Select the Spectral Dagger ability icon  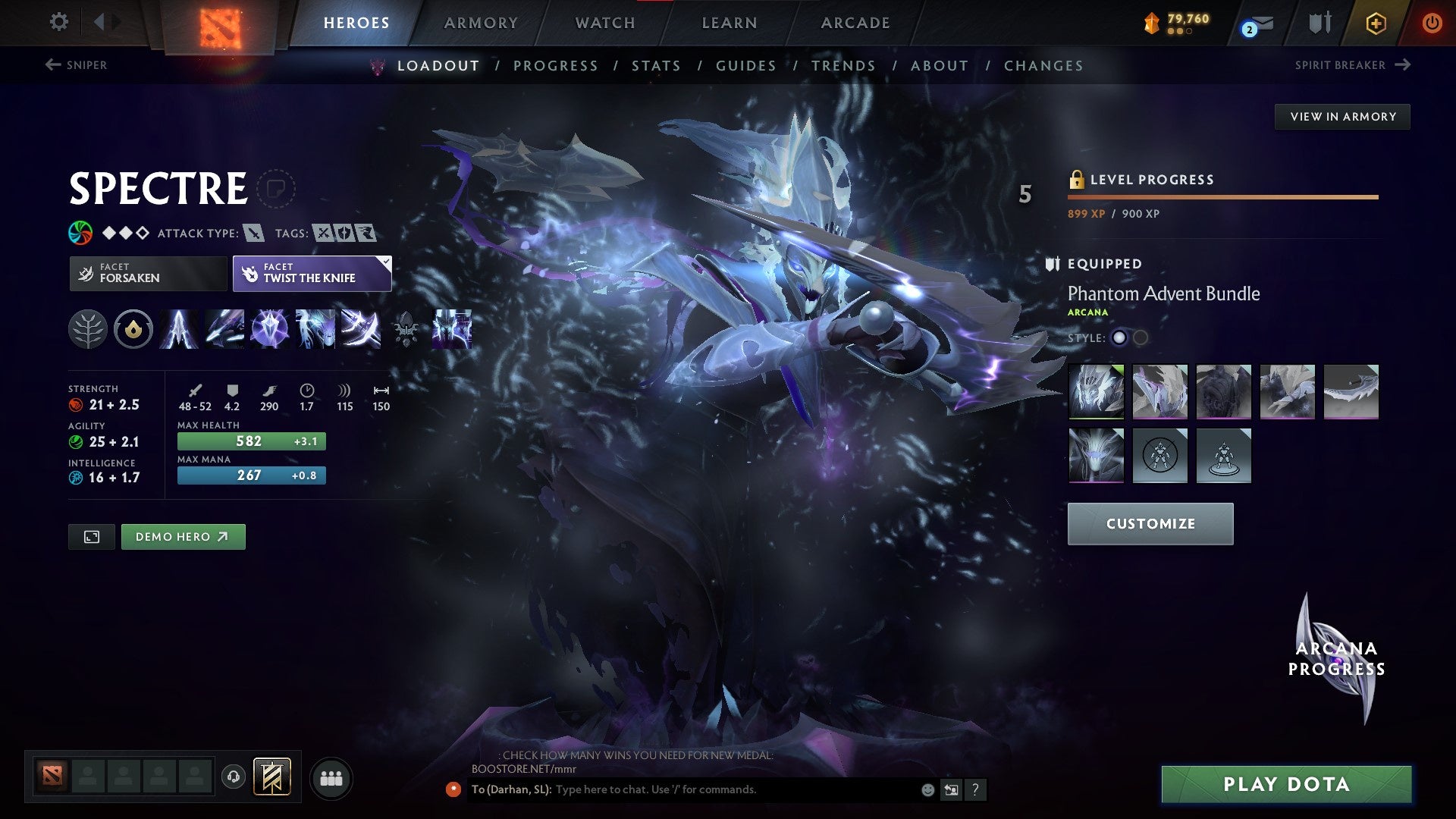coord(177,328)
